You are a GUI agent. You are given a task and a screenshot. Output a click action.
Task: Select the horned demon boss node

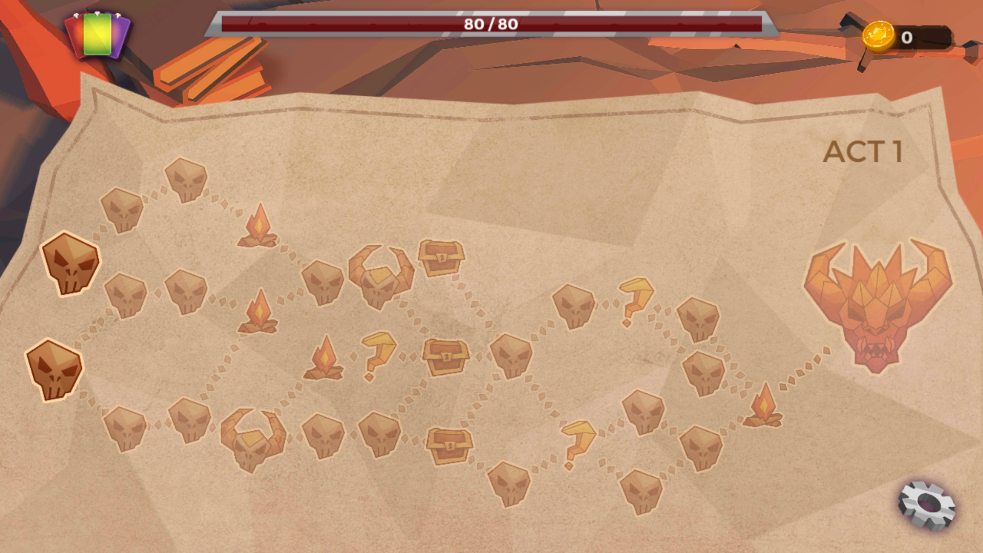pyautogui.click(x=877, y=301)
